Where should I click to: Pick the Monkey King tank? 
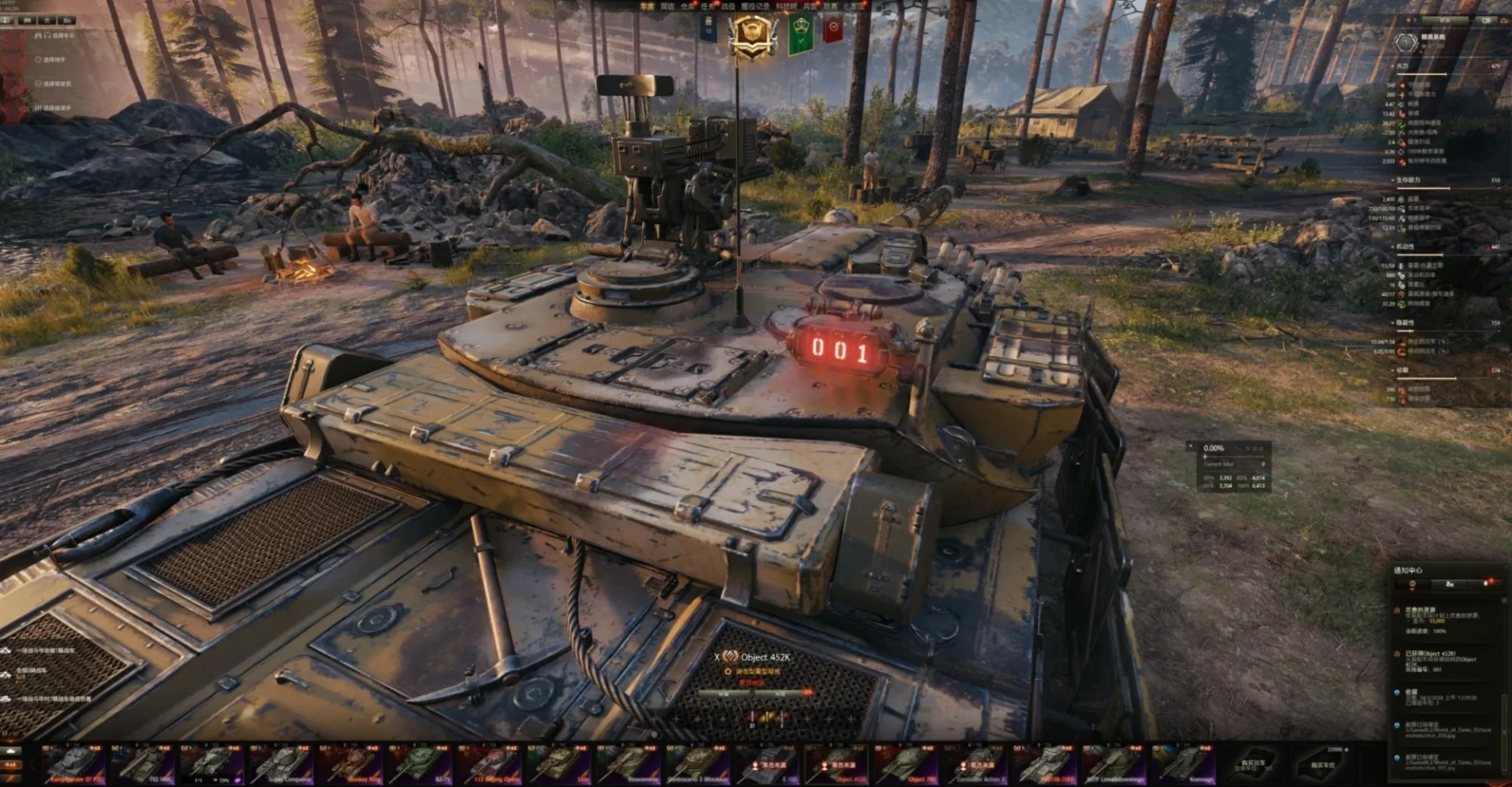352,764
